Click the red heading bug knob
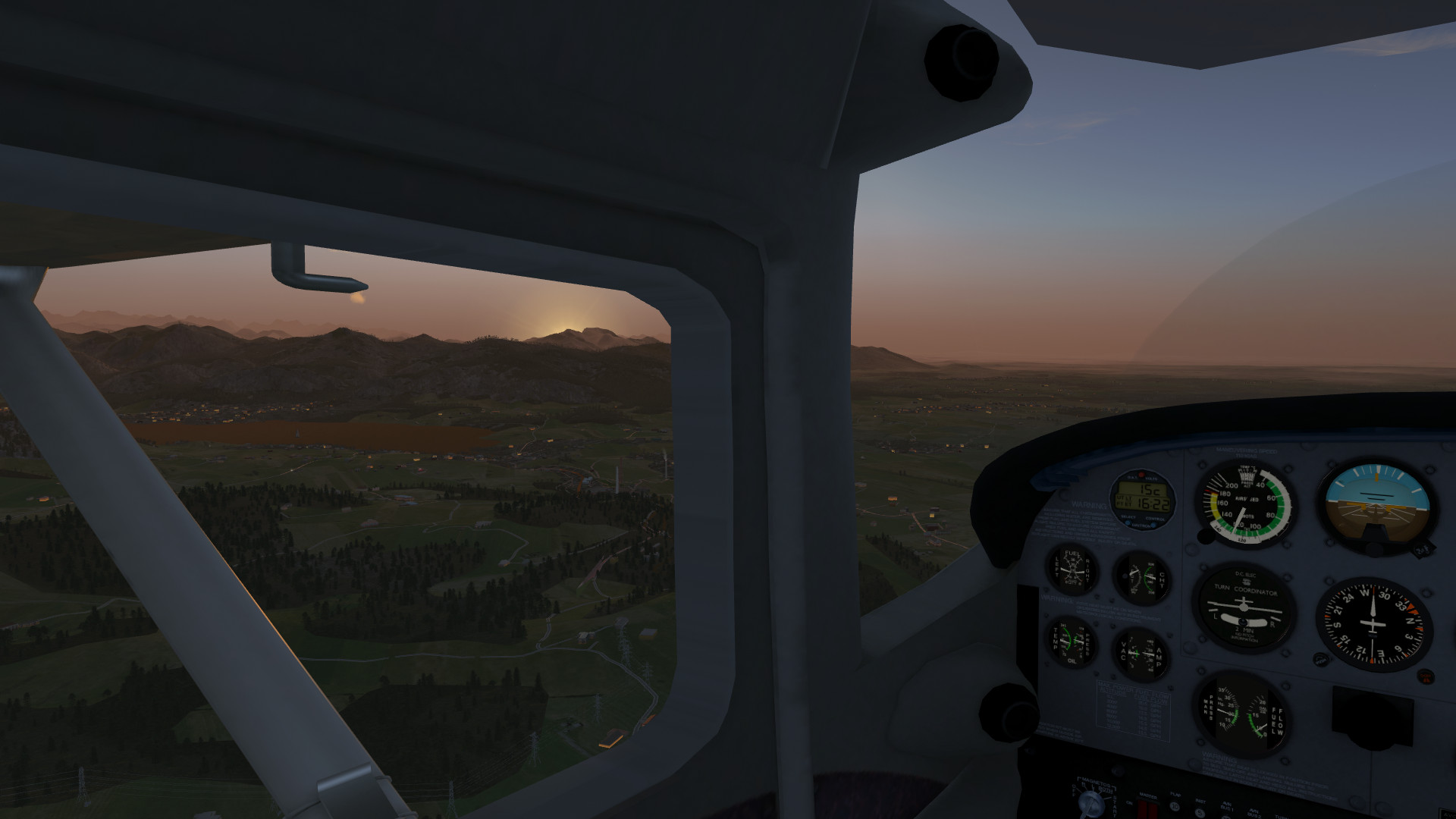The height and width of the screenshot is (819, 1456). 1426,676
